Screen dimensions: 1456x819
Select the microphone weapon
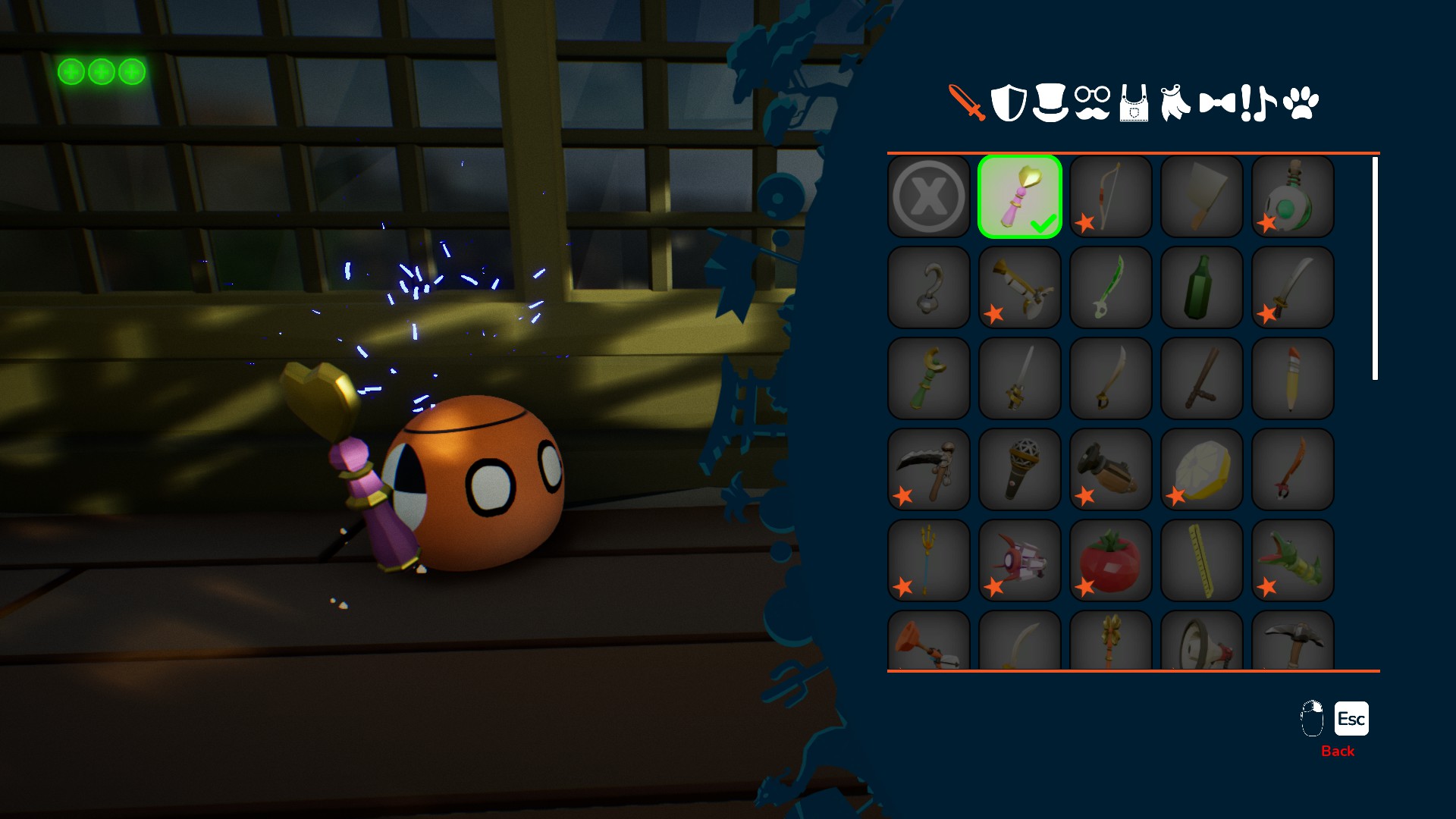click(x=1020, y=469)
